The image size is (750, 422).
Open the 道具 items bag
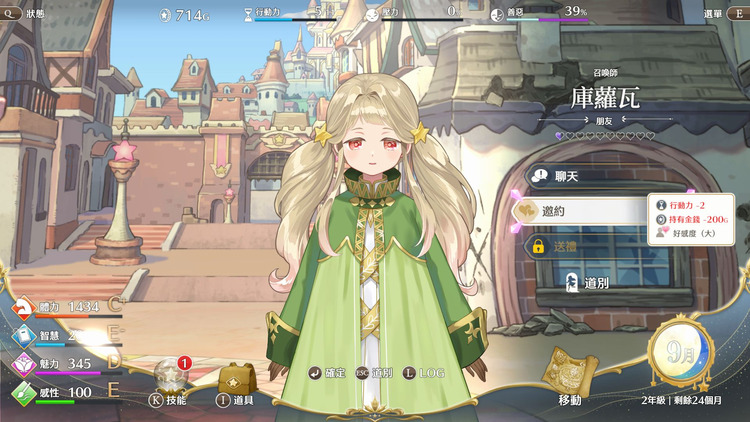(236, 384)
